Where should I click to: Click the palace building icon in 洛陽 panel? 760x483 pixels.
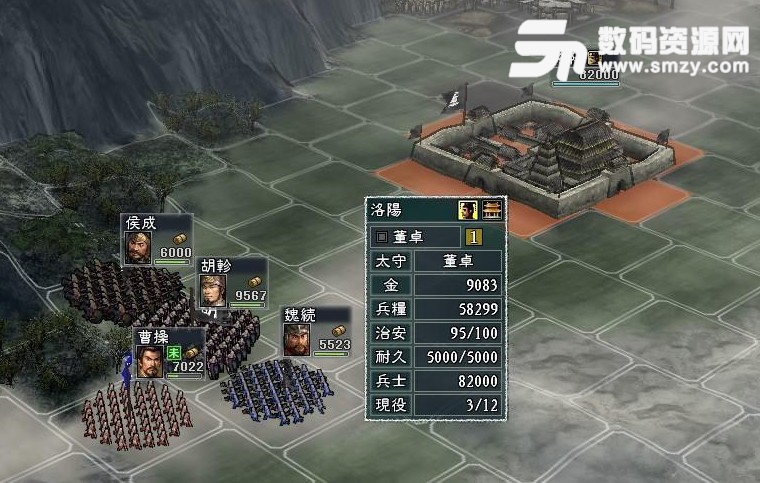pos(491,209)
